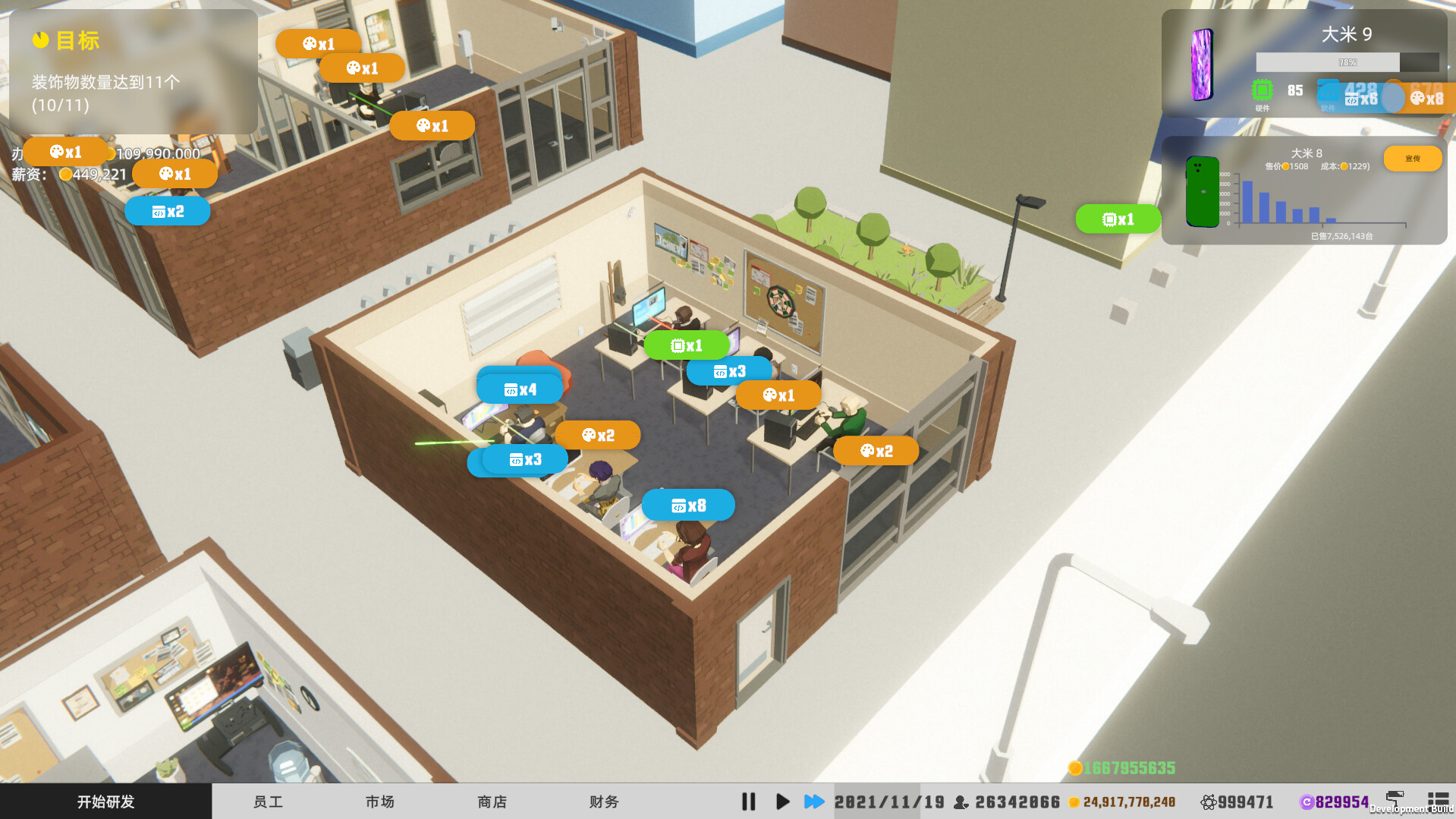Switch to the 员工 tab
Image resolution: width=1456 pixels, height=819 pixels.
click(267, 801)
